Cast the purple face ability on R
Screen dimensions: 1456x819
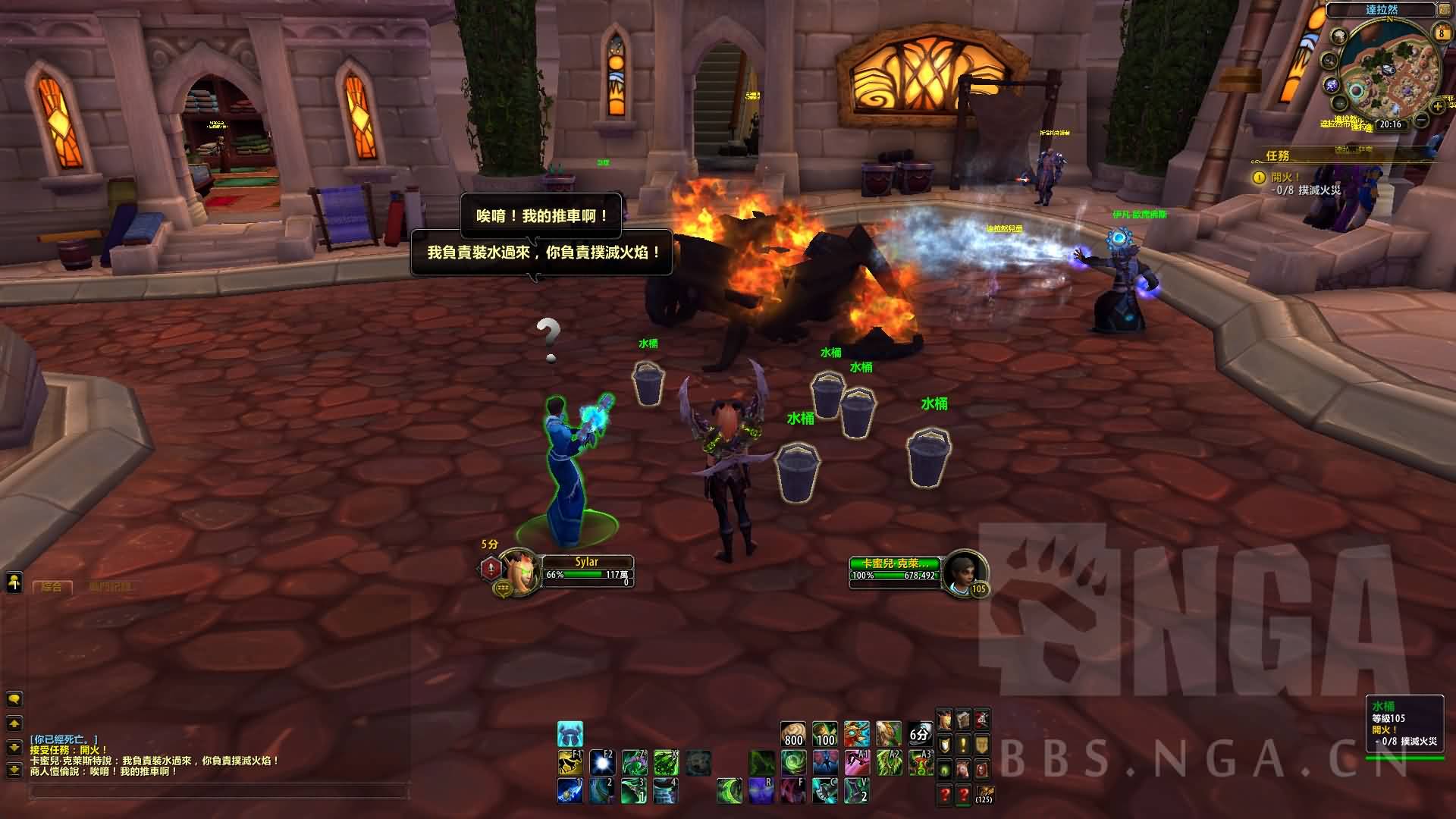(x=761, y=791)
